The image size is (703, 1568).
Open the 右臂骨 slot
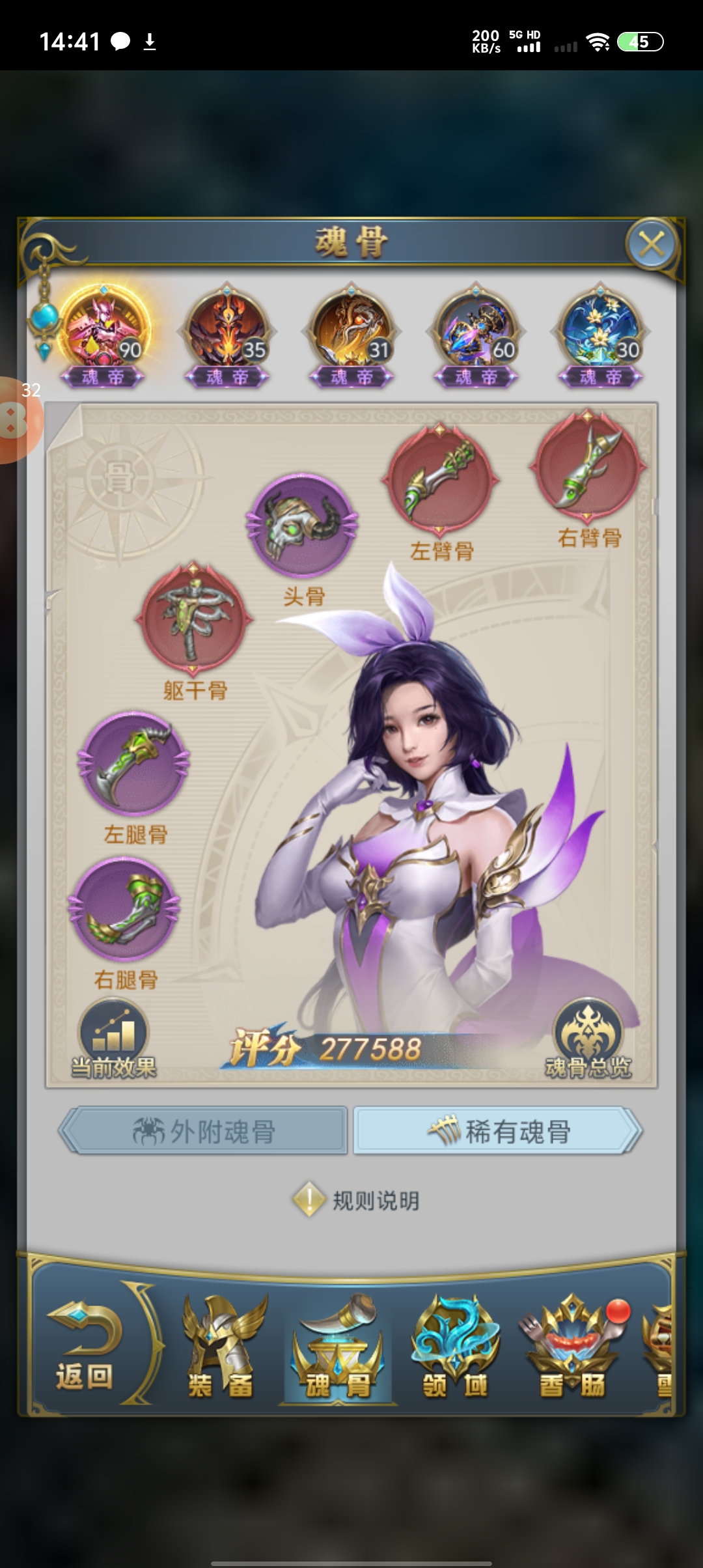click(x=588, y=466)
